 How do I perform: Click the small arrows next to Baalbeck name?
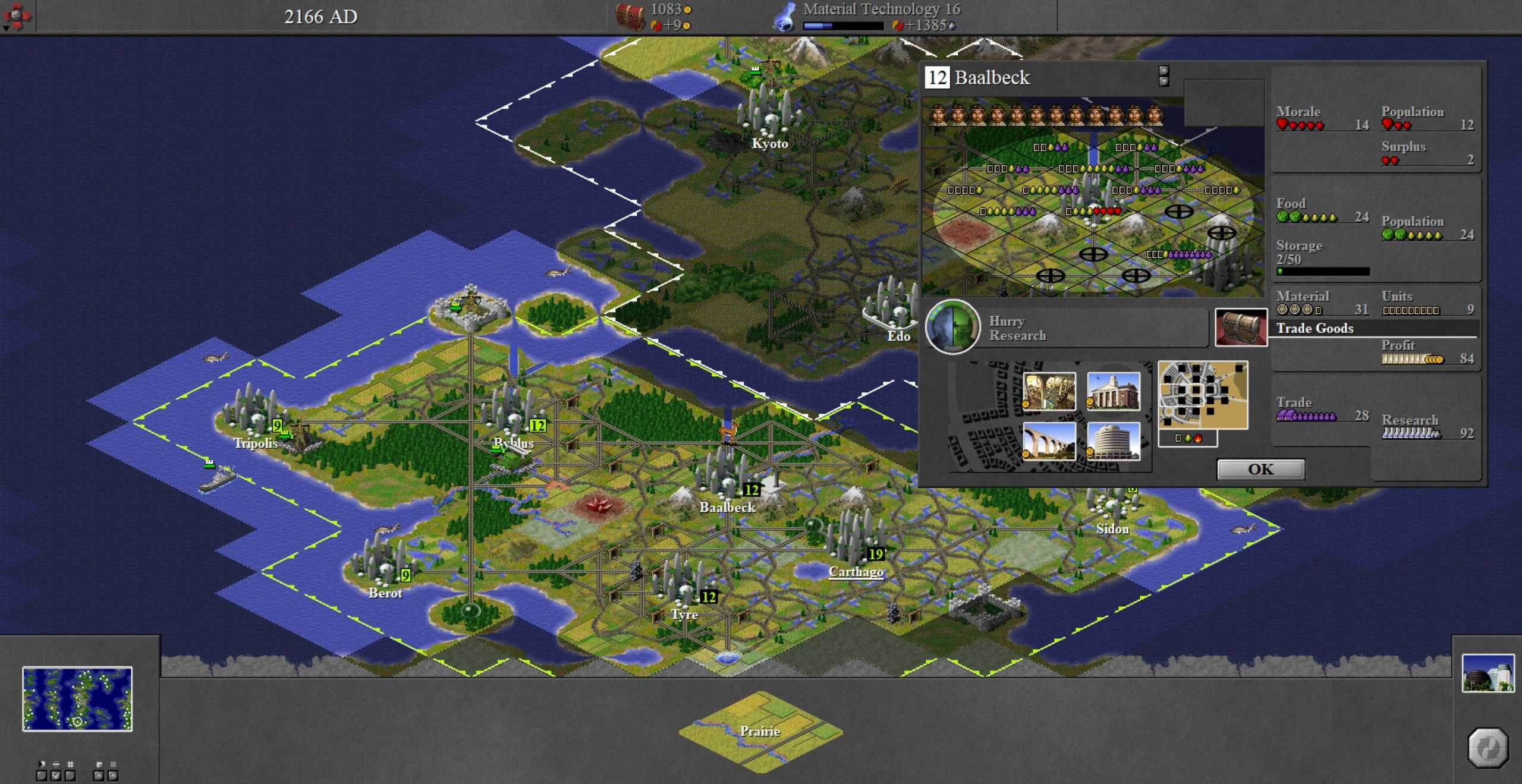click(1163, 76)
